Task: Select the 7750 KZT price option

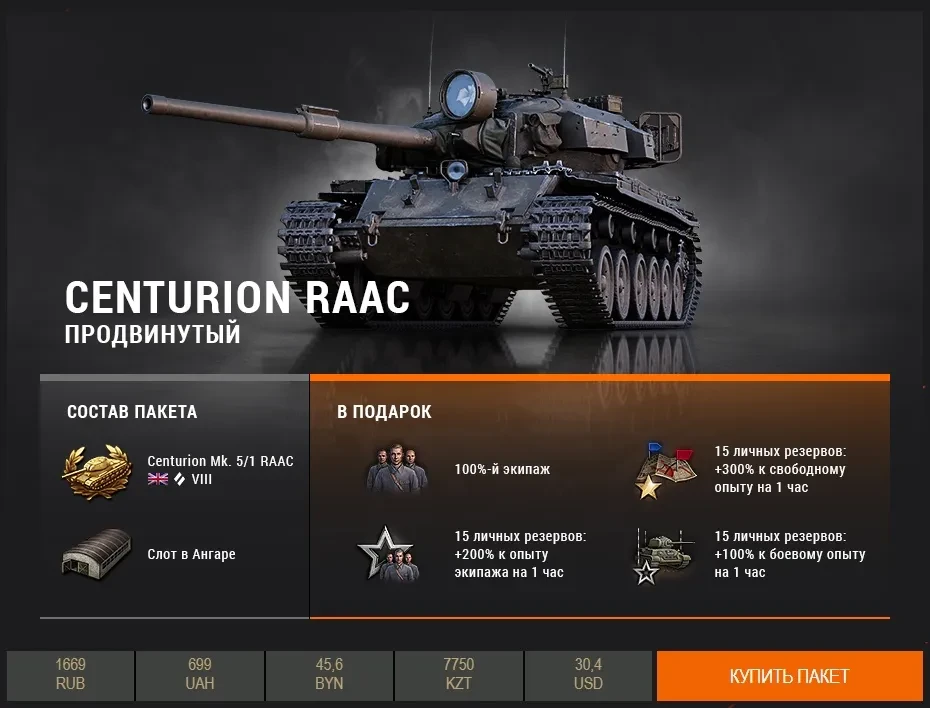Action: point(458,674)
